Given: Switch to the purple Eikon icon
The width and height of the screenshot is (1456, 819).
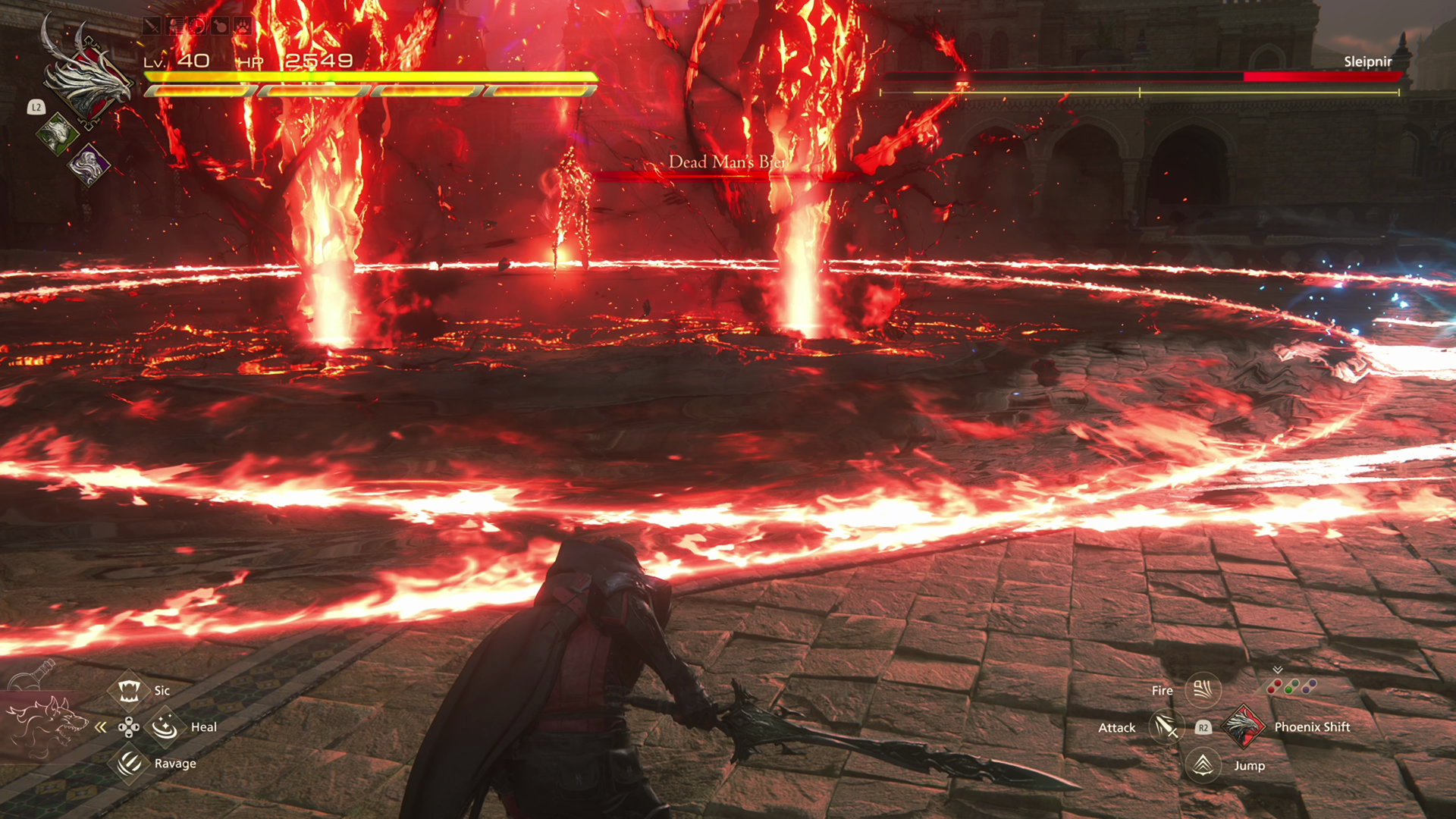Looking at the screenshot, I should 89,164.
